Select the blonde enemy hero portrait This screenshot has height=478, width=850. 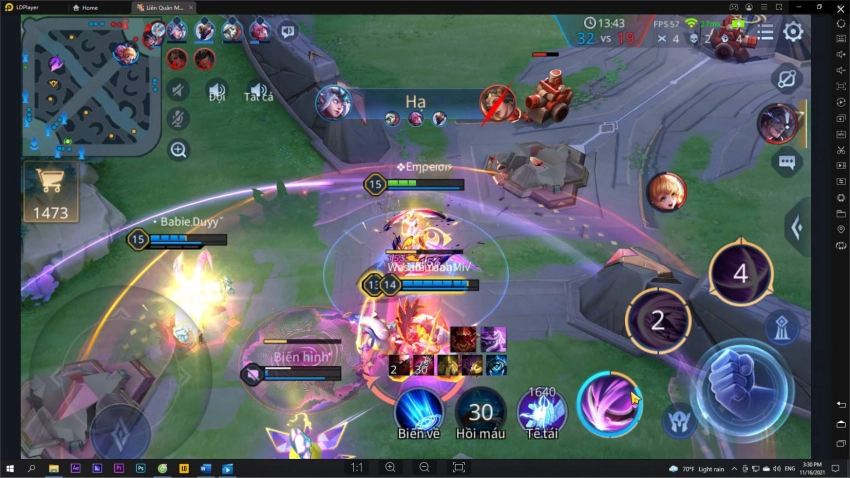coord(666,192)
